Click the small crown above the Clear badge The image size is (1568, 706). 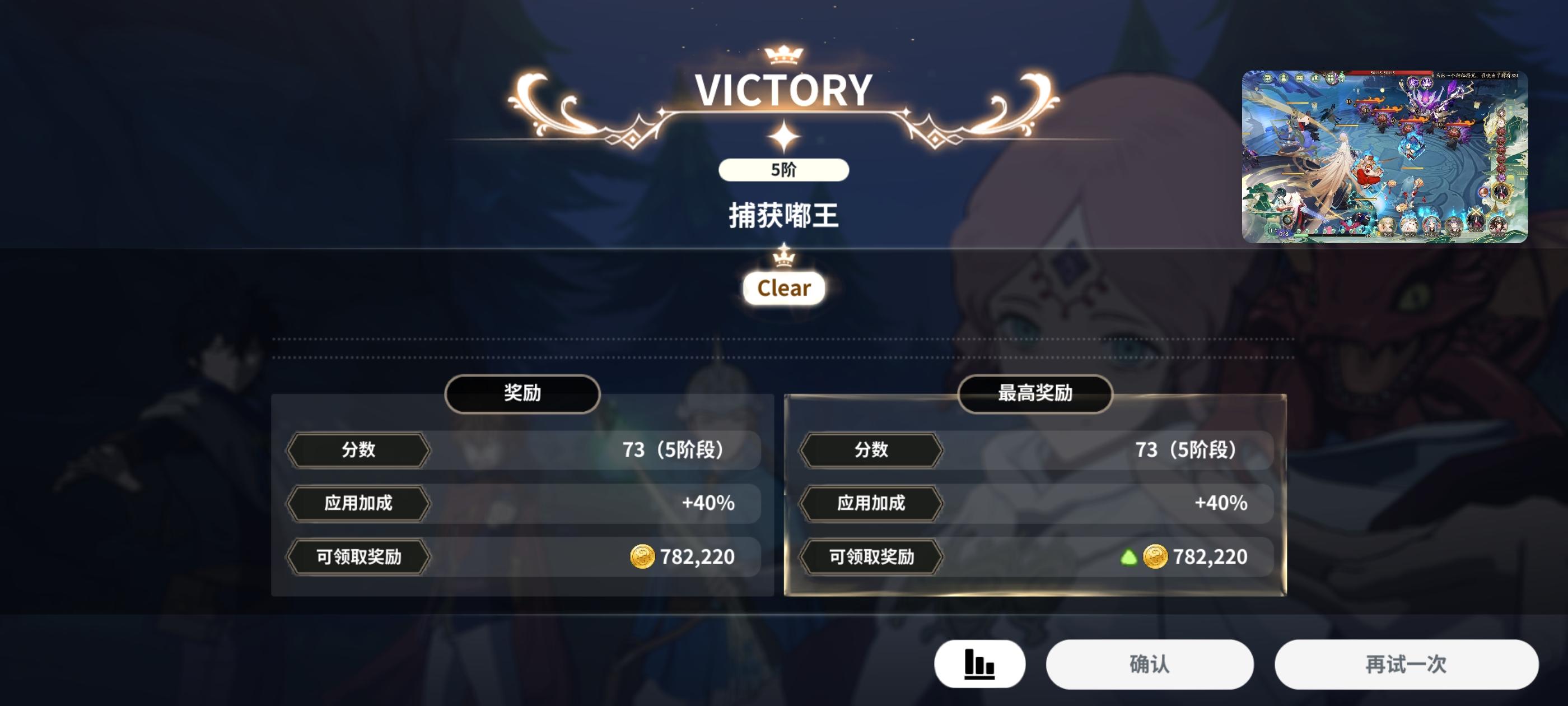[784, 259]
